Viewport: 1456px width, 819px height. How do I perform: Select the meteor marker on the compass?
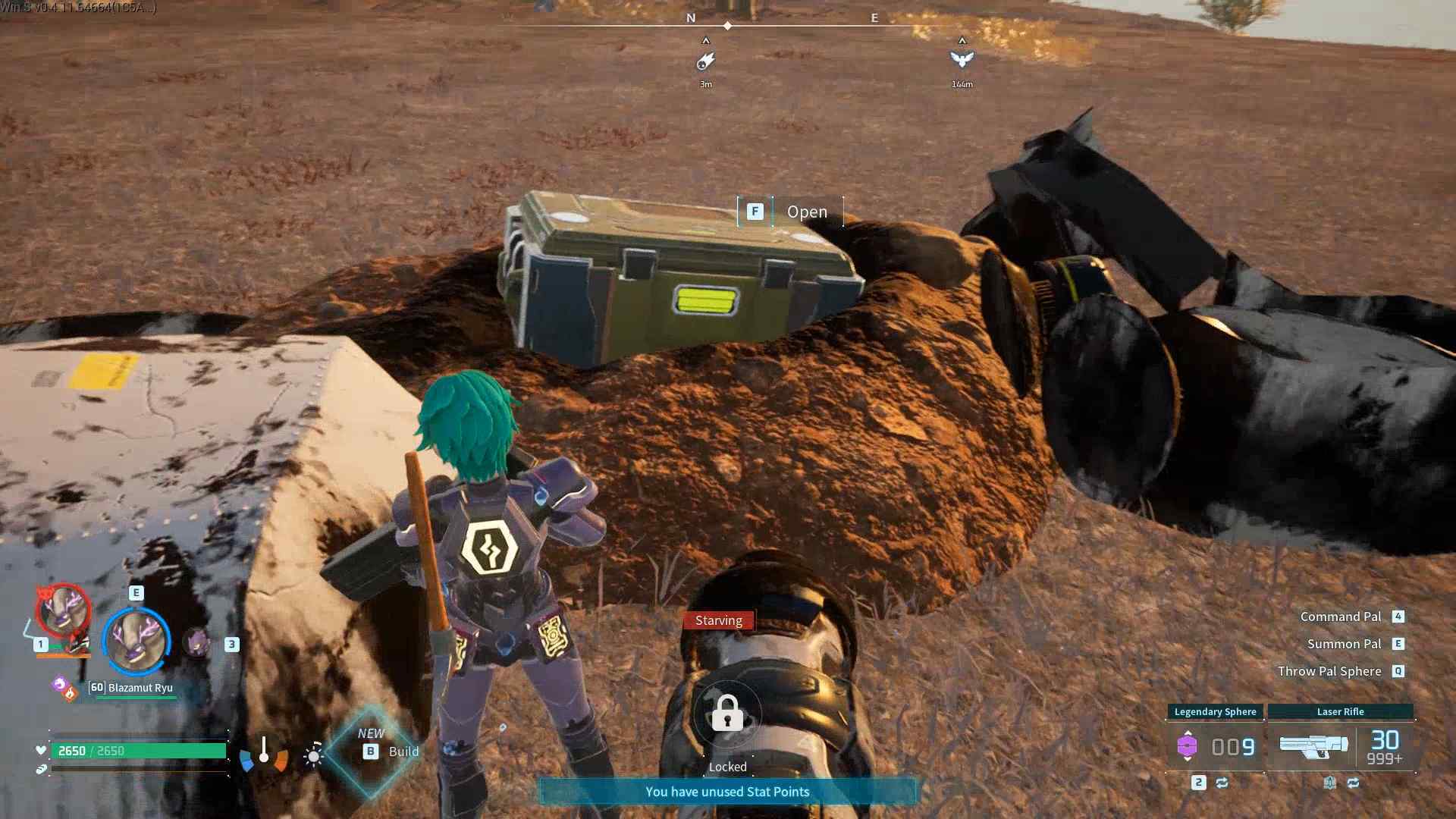point(705,60)
